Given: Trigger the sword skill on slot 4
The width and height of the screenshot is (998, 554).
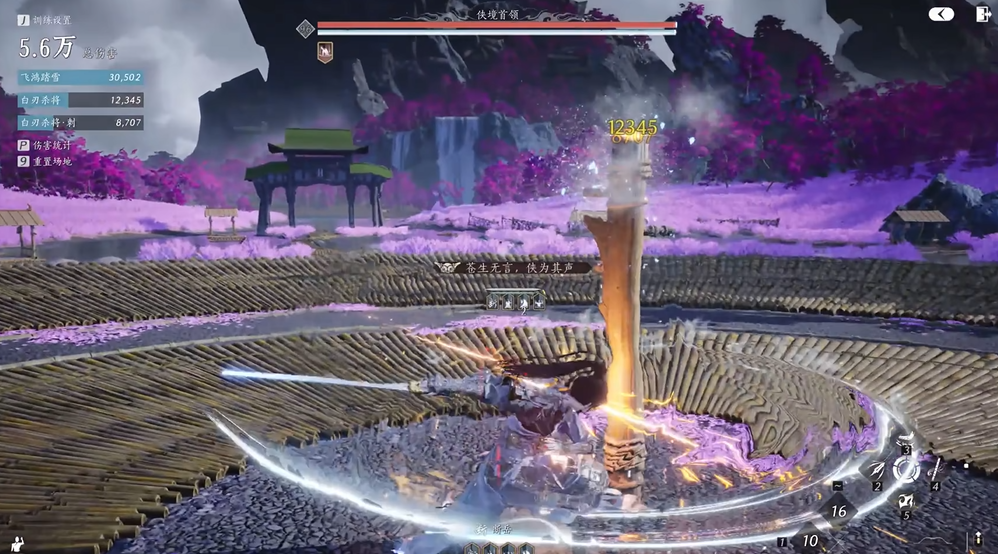Looking at the screenshot, I should click(x=938, y=468).
